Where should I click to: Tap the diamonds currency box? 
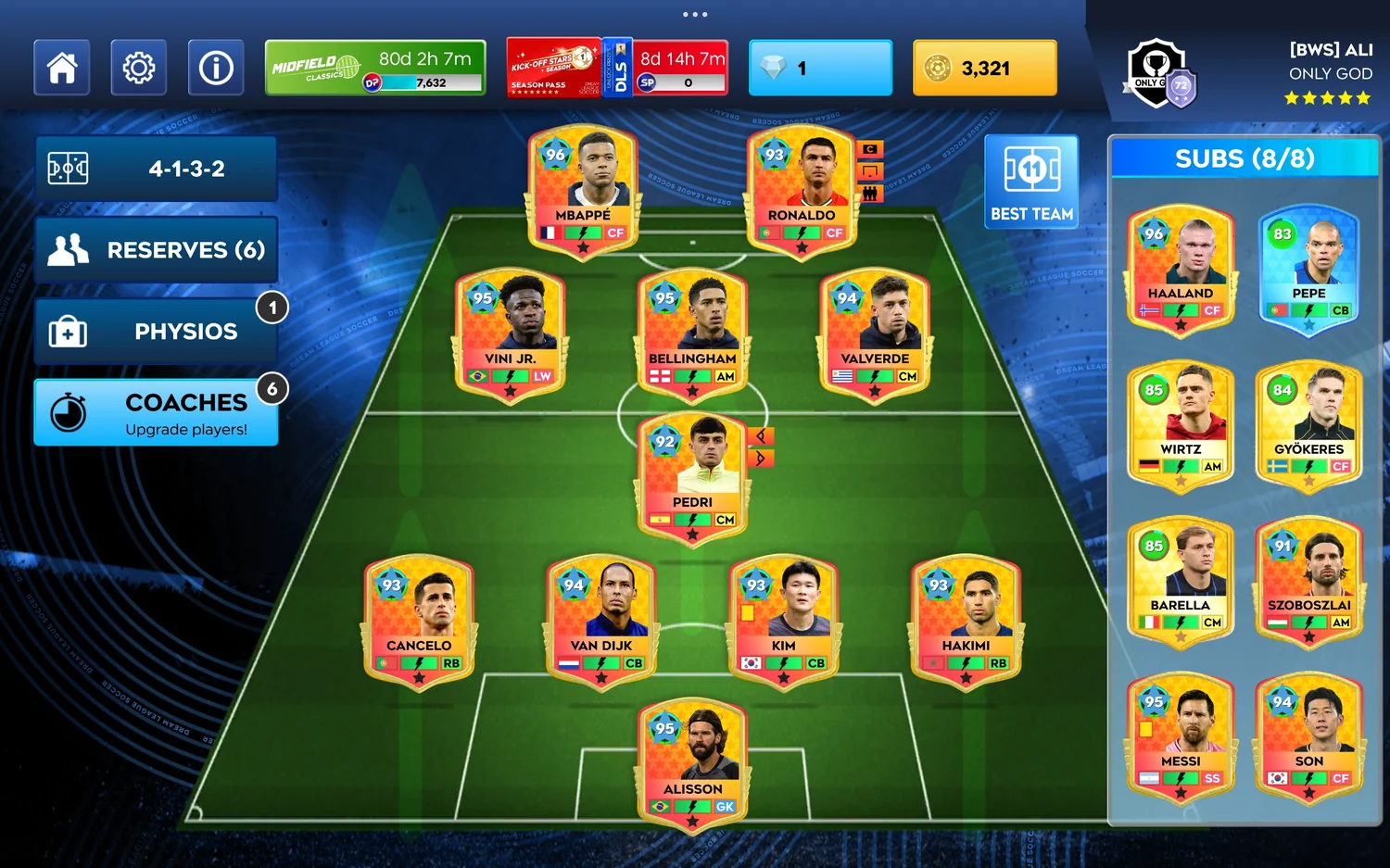pyautogui.click(x=820, y=68)
